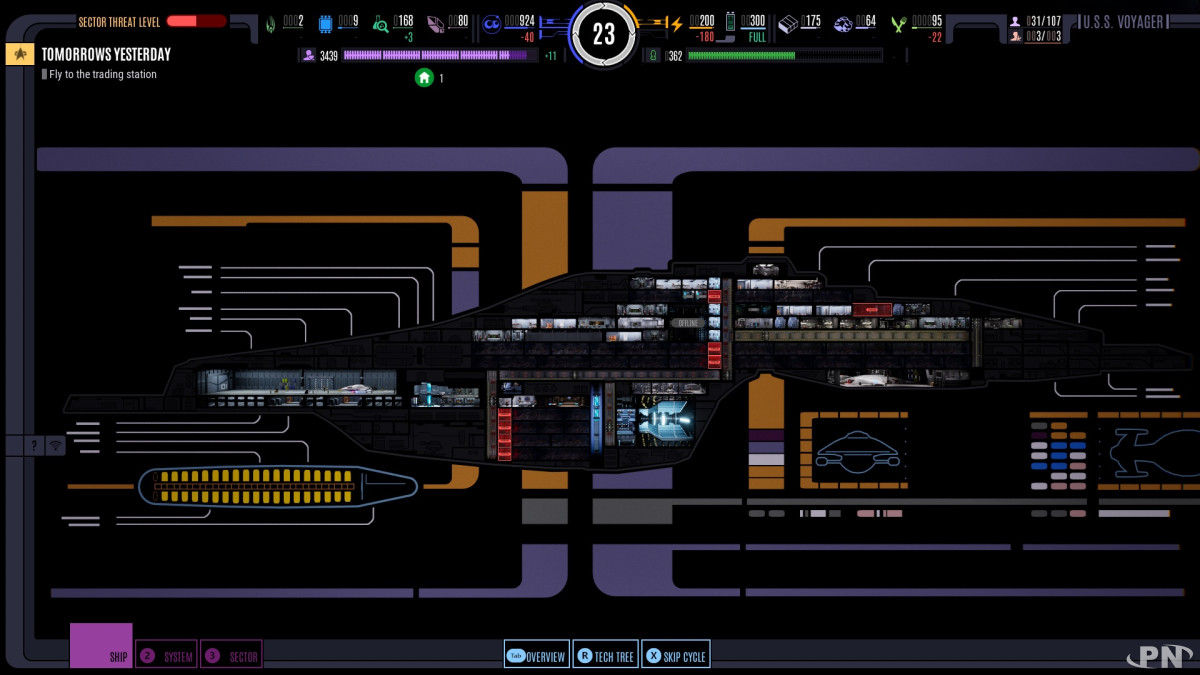Open the System view tab
The width and height of the screenshot is (1200, 675).
click(x=166, y=655)
